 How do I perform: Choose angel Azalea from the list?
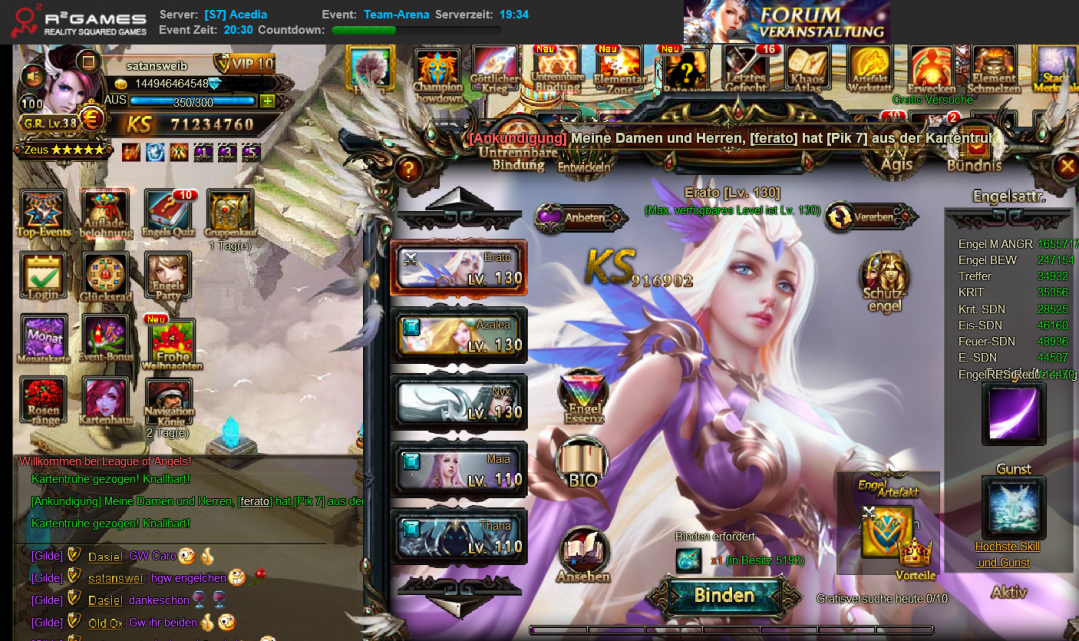pos(459,336)
